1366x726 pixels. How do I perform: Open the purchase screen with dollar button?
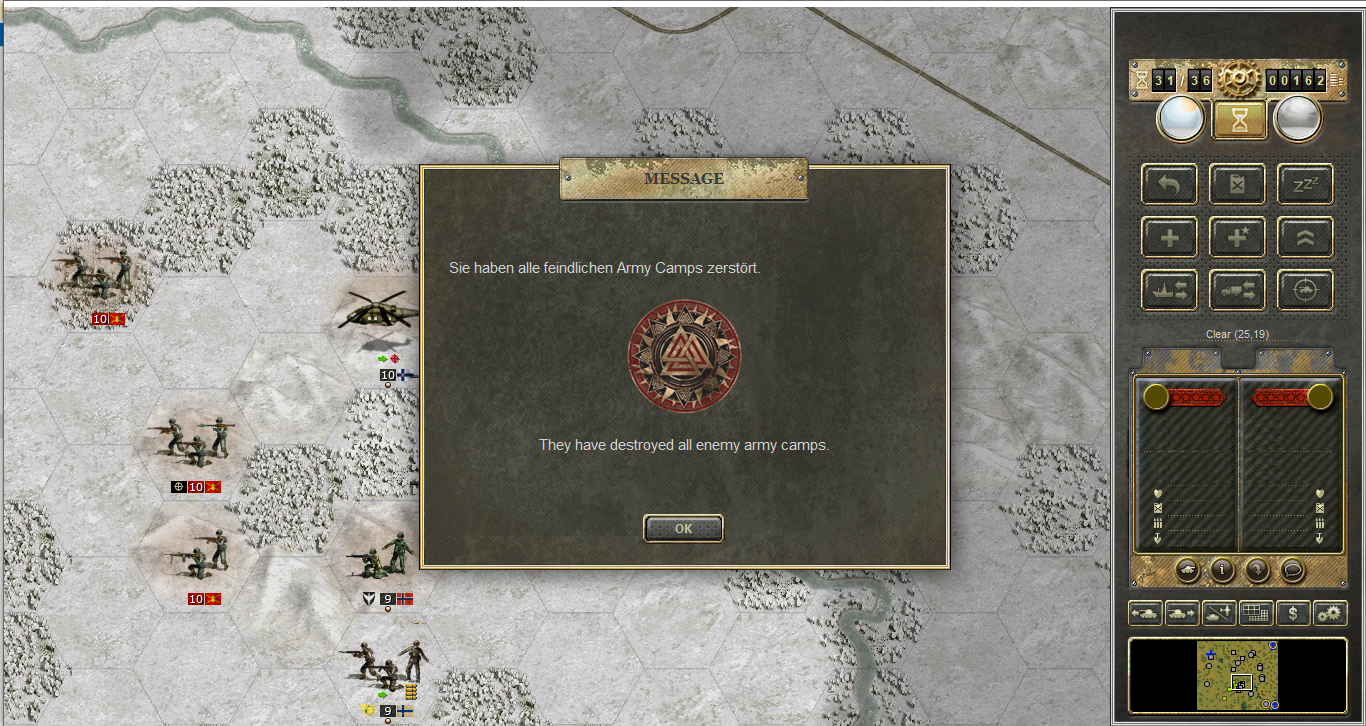pyautogui.click(x=1293, y=613)
